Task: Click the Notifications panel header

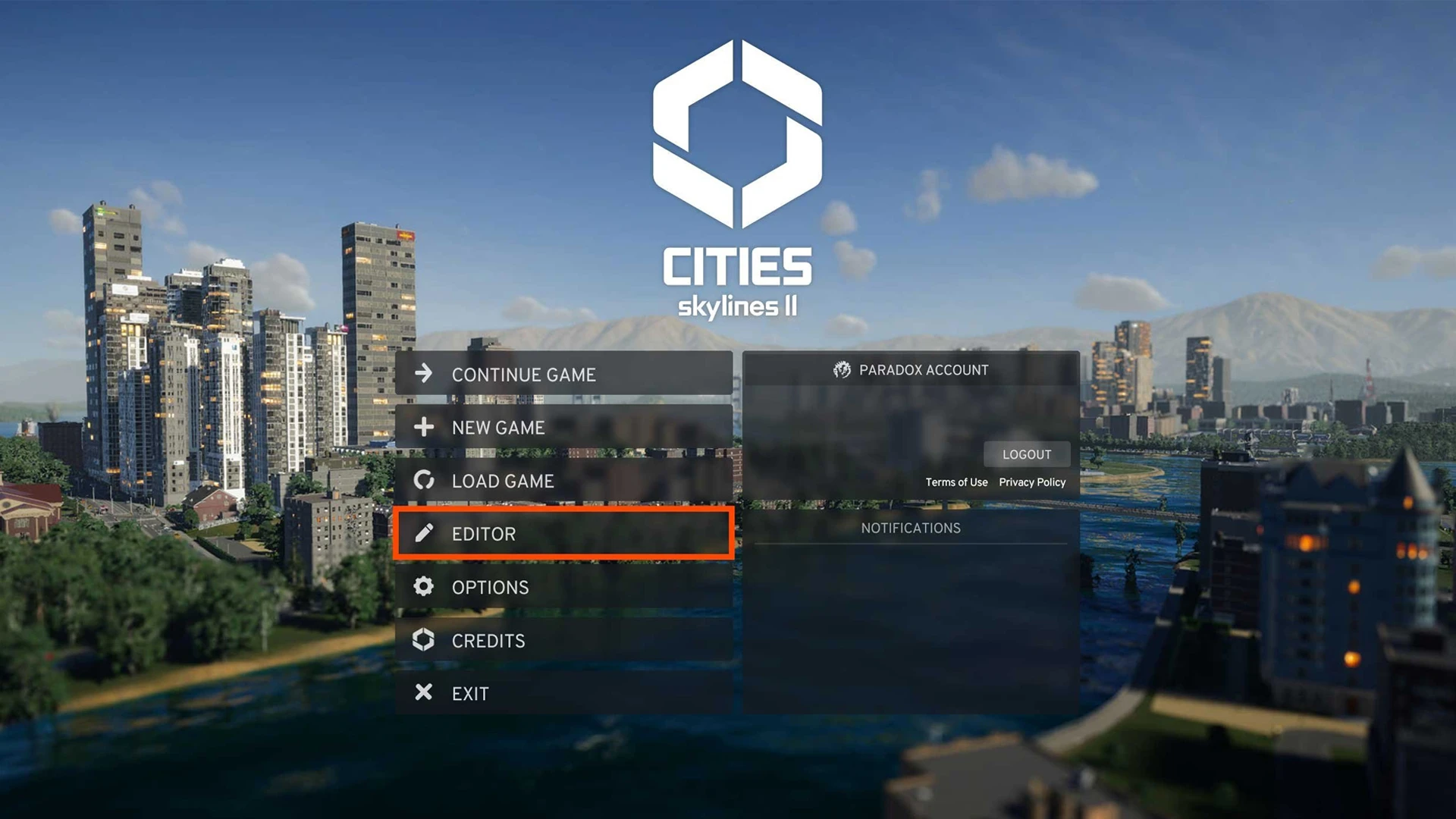Action: pos(910,528)
